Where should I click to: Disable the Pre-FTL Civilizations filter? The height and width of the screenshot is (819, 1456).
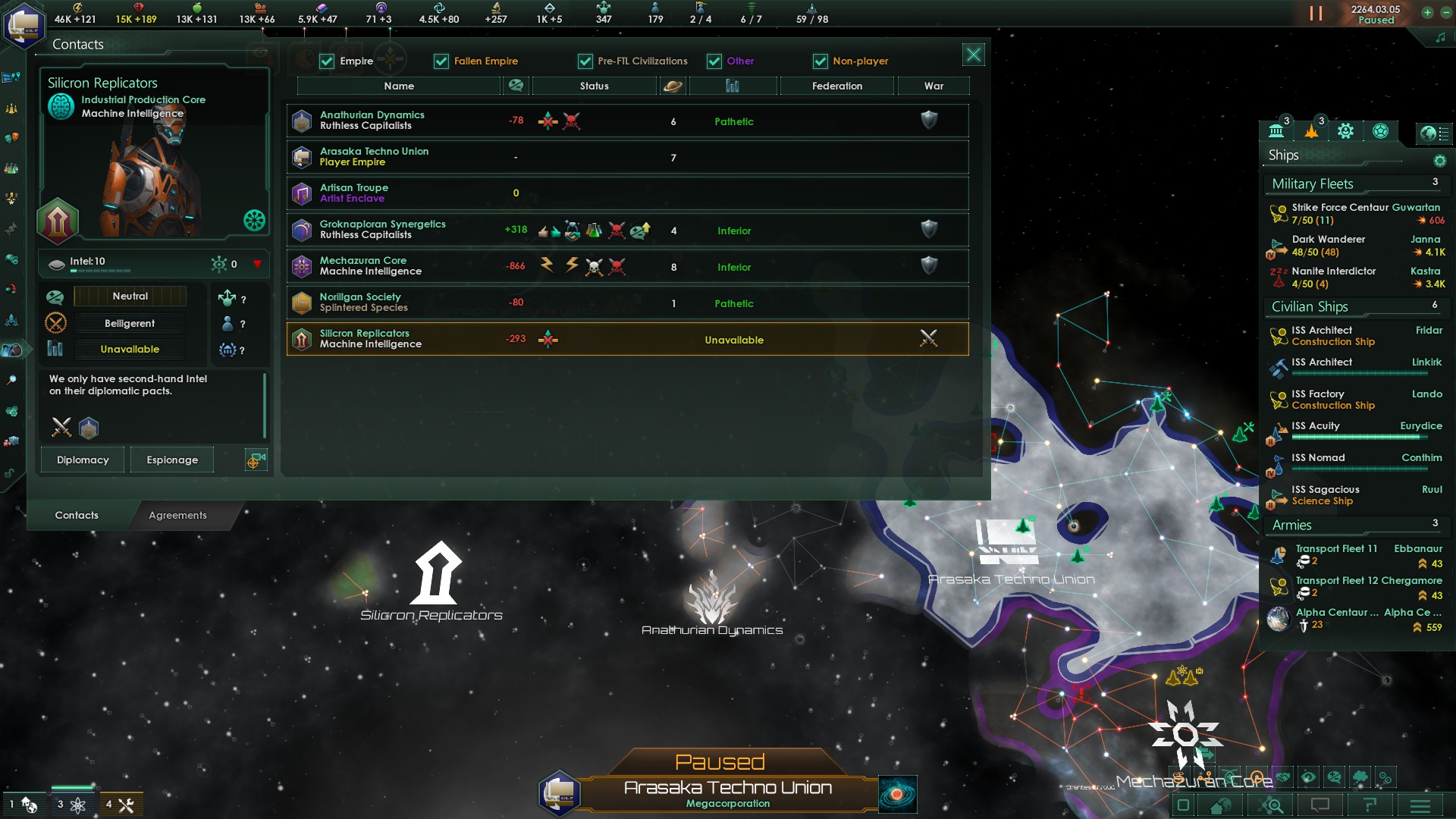tap(584, 61)
